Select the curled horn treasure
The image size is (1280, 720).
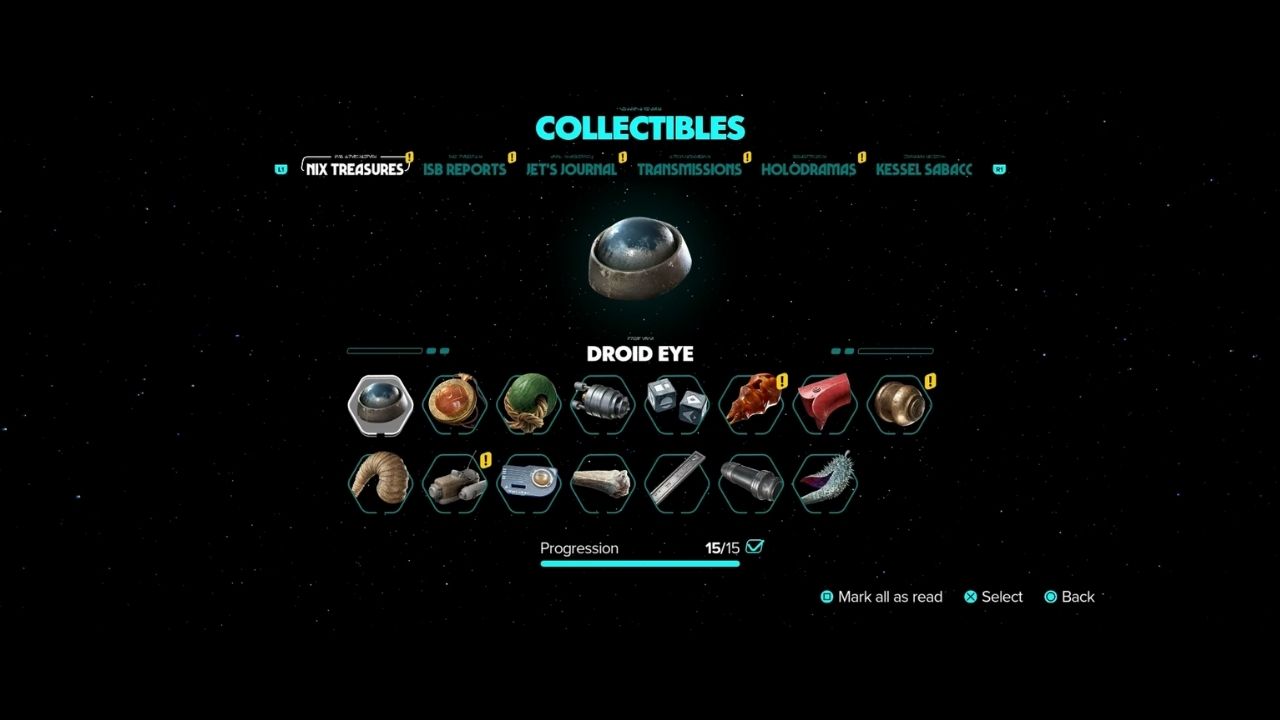click(381, 482)
